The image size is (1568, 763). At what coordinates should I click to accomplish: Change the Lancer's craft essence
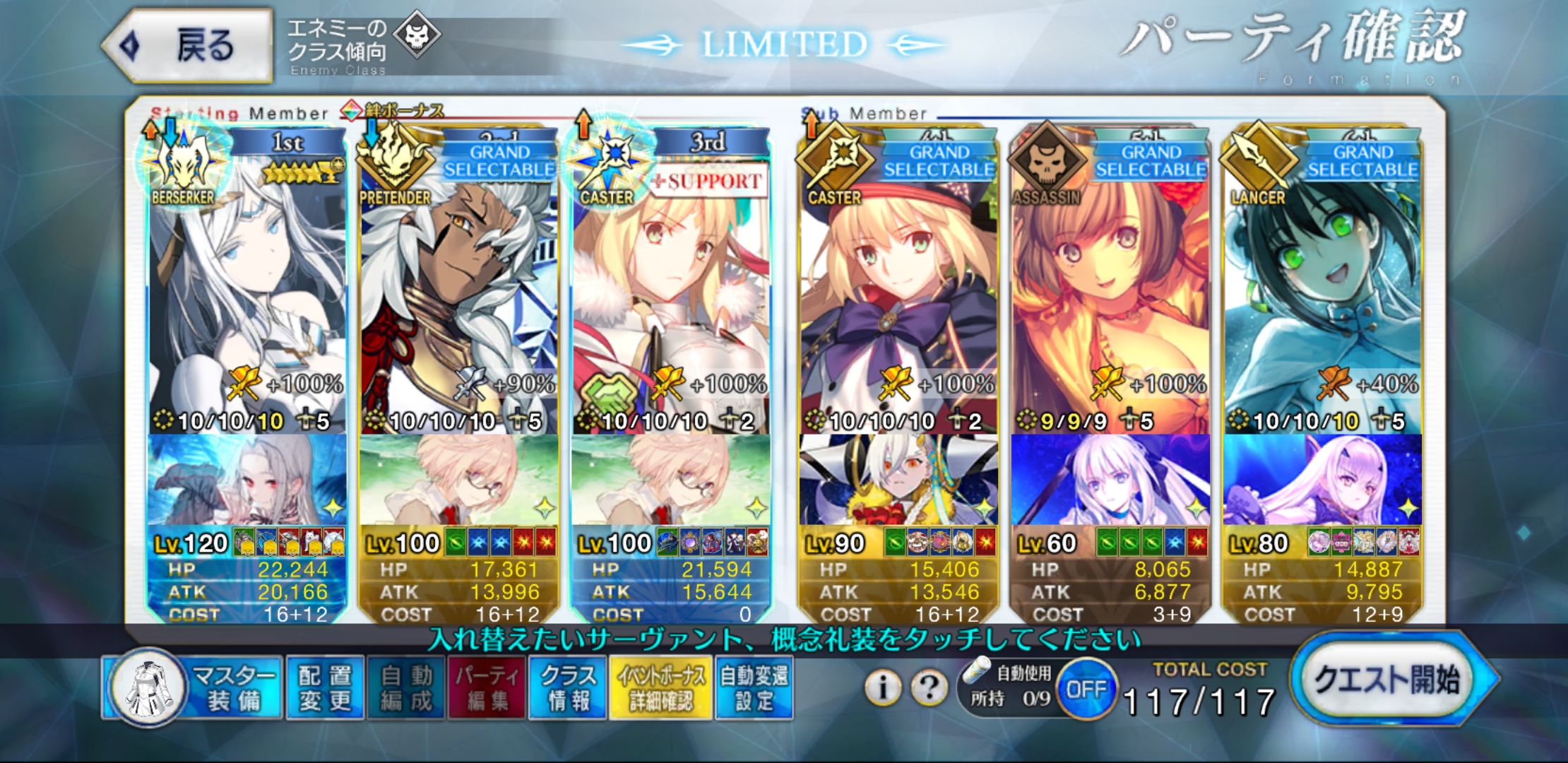pos(1322,480)
